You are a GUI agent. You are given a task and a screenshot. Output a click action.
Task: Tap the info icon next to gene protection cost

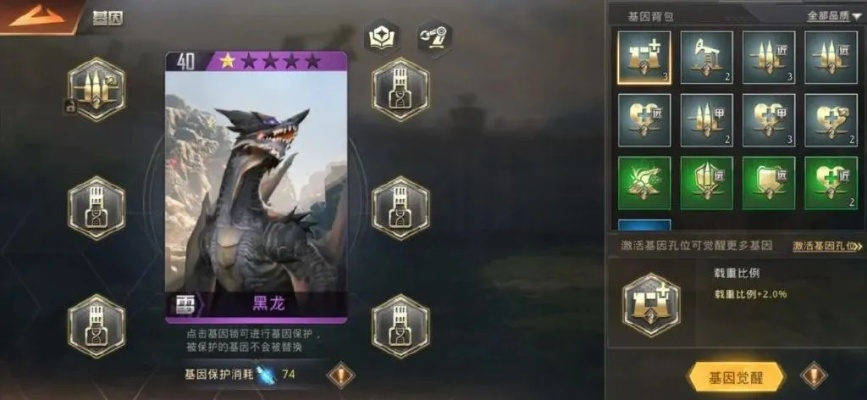(x=341, y=375)
